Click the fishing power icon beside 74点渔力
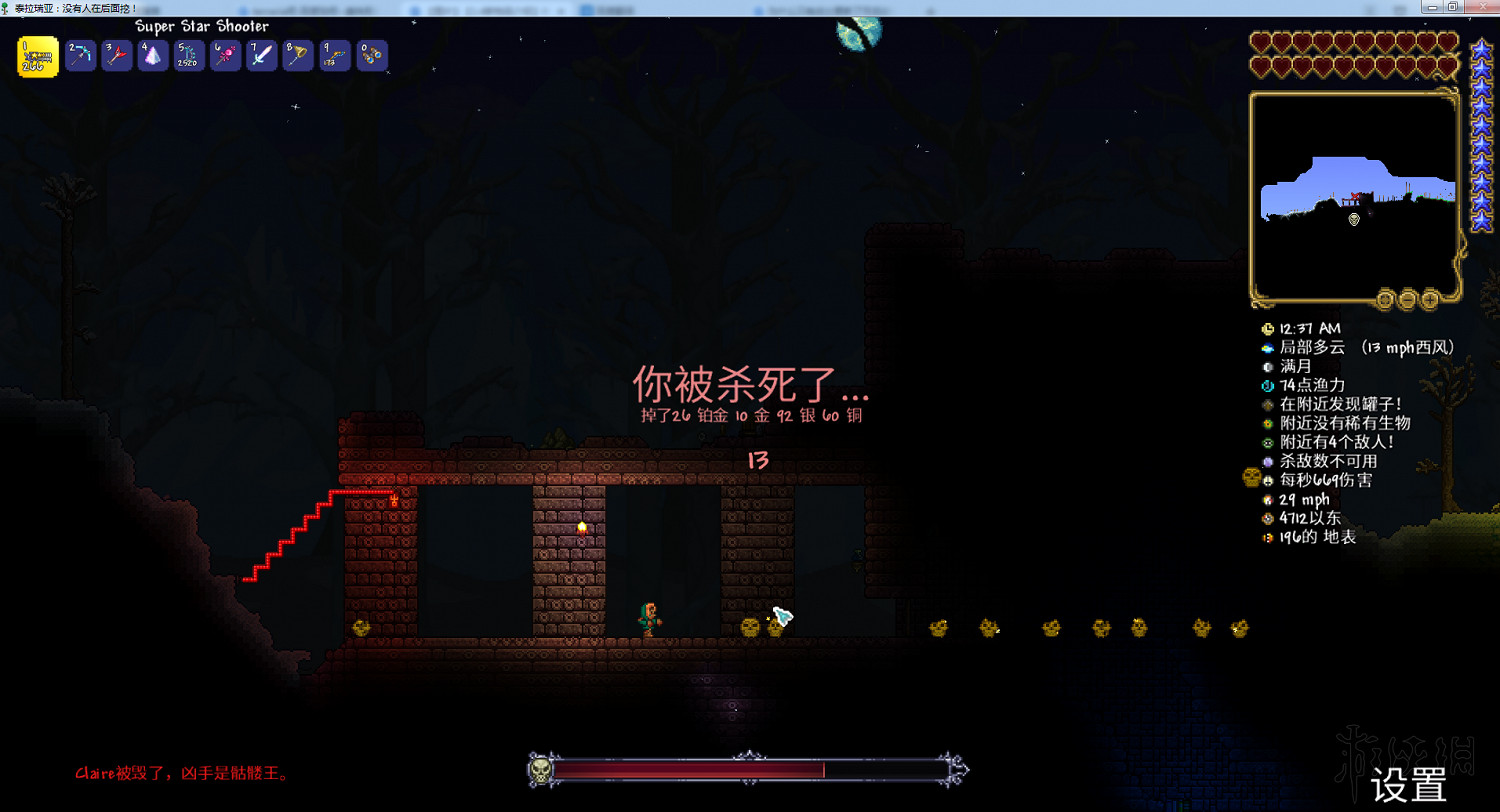This screenshot has width=1500, height=812. [x=1266, y=385]
